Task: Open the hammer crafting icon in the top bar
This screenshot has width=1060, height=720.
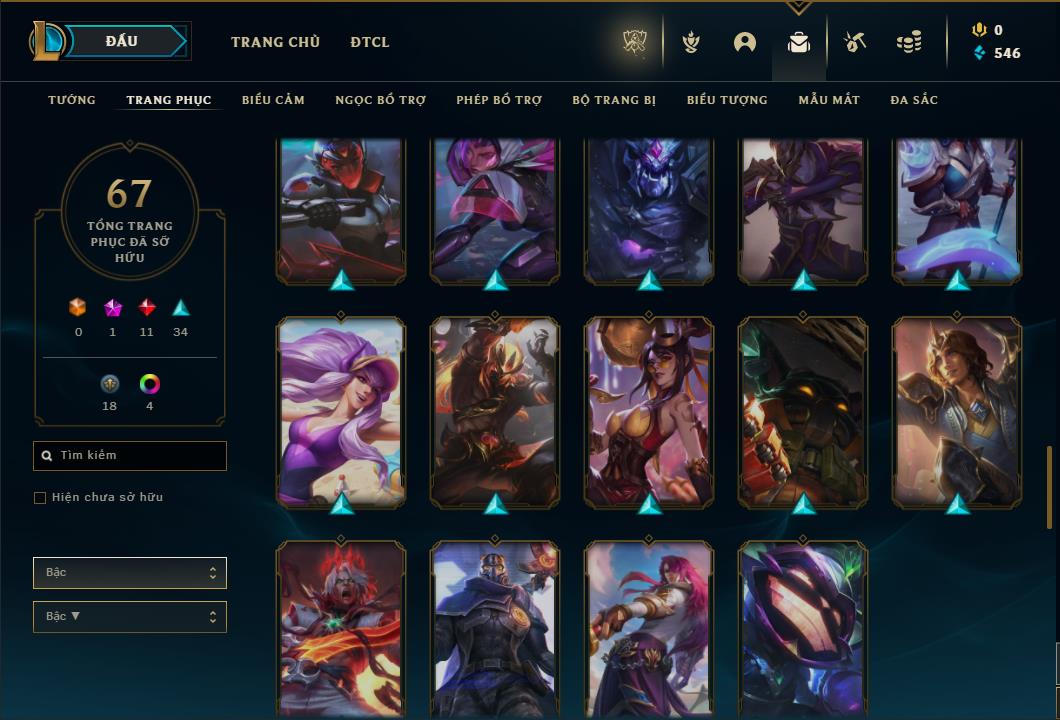Action: (x=853, y=42)
